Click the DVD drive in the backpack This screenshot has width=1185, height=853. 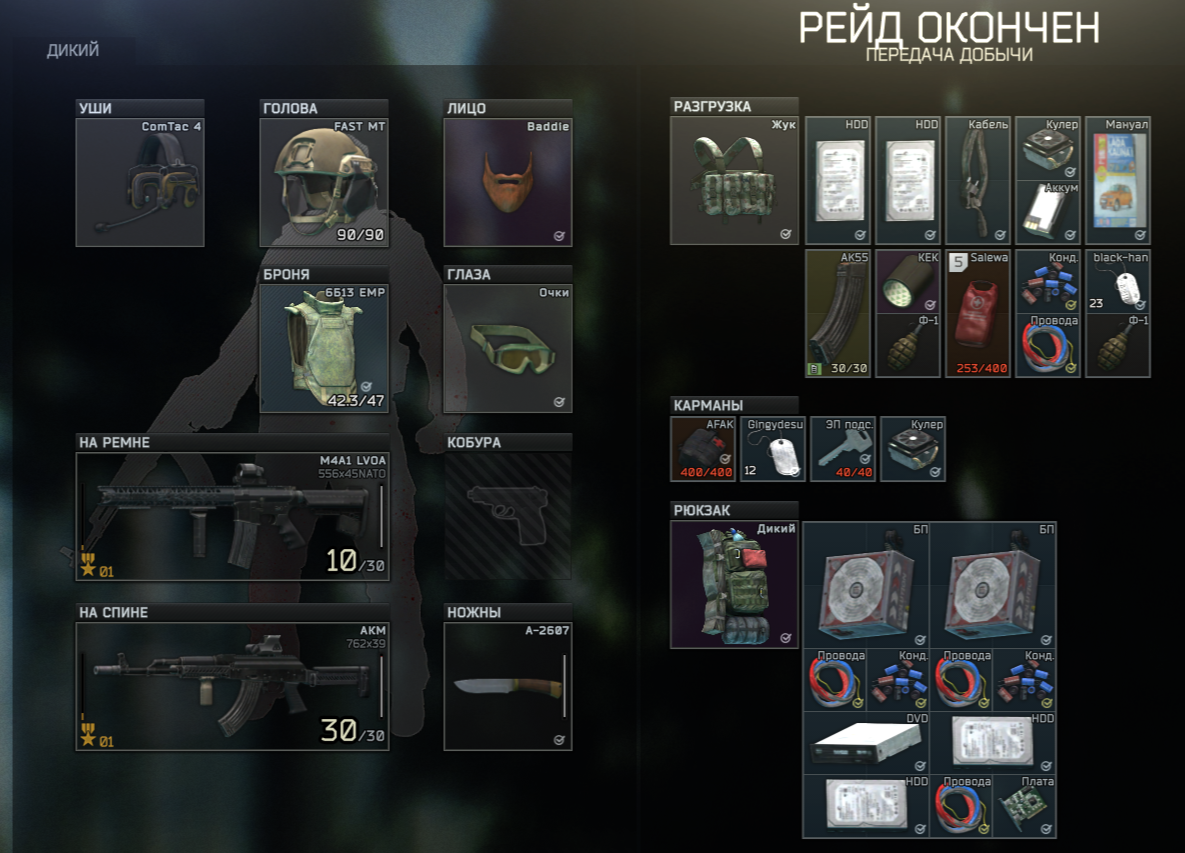pos(865,742)
